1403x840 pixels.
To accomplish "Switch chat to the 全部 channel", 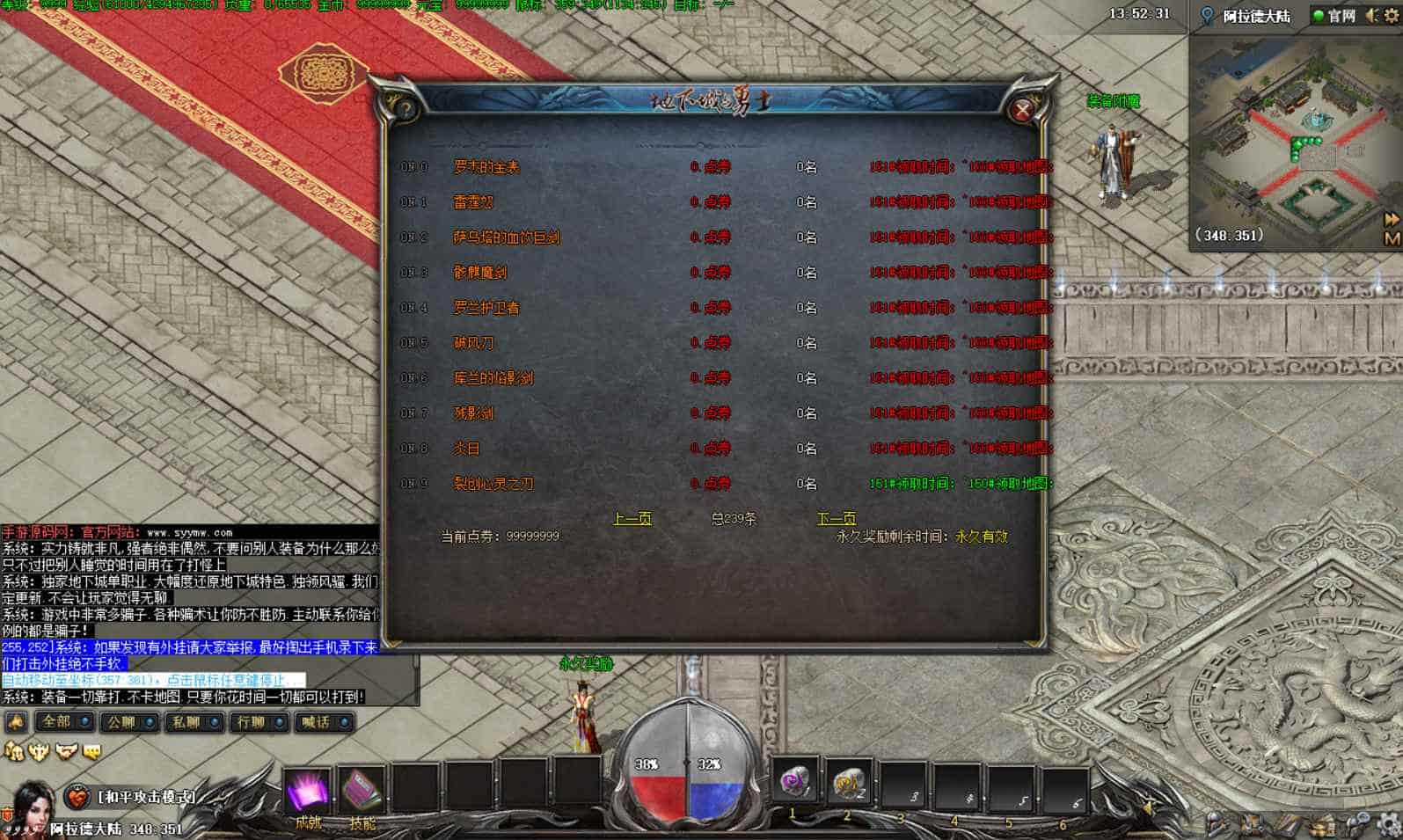I will click(x=62, y=722).
